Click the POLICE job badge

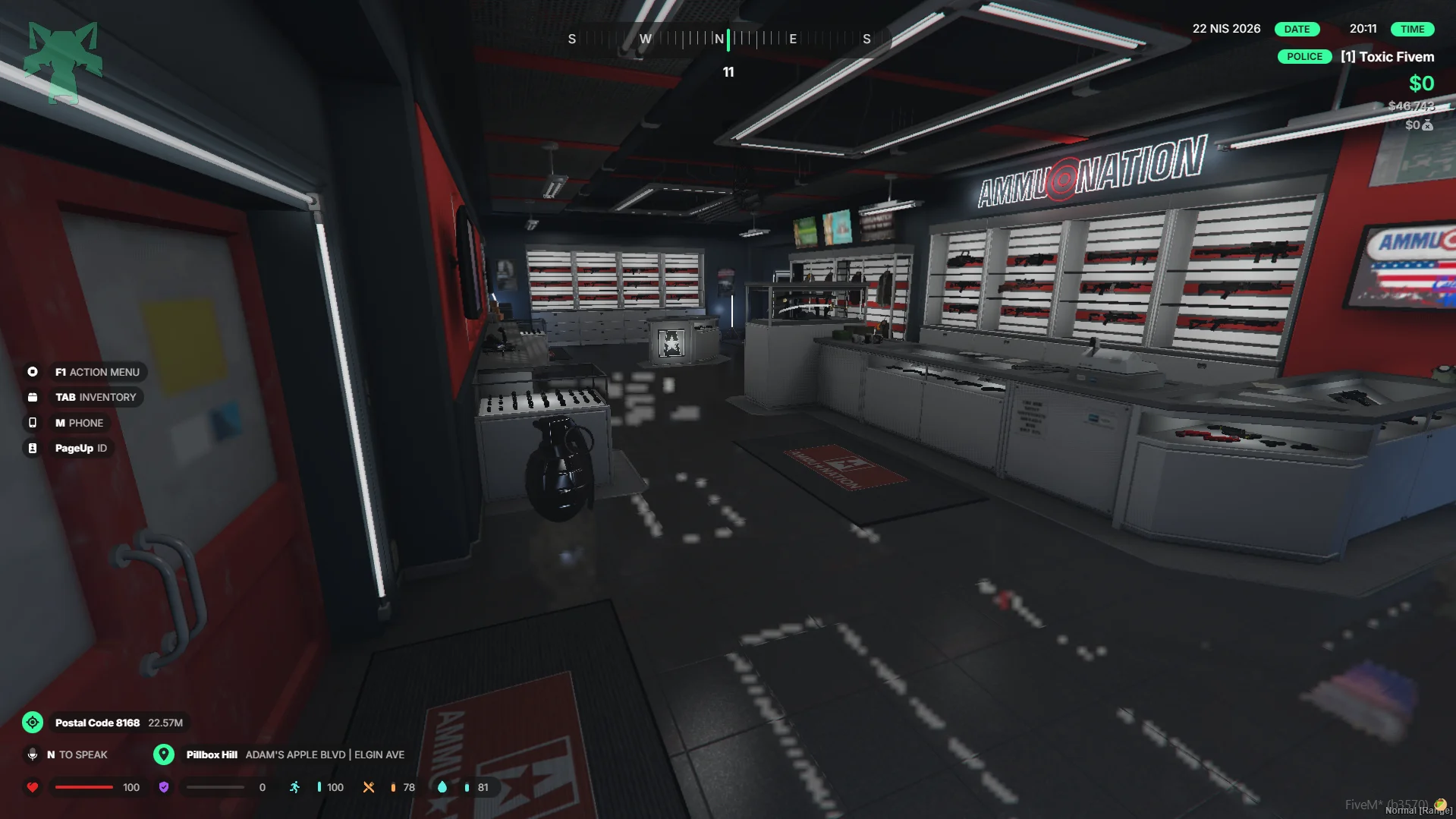1304,57
